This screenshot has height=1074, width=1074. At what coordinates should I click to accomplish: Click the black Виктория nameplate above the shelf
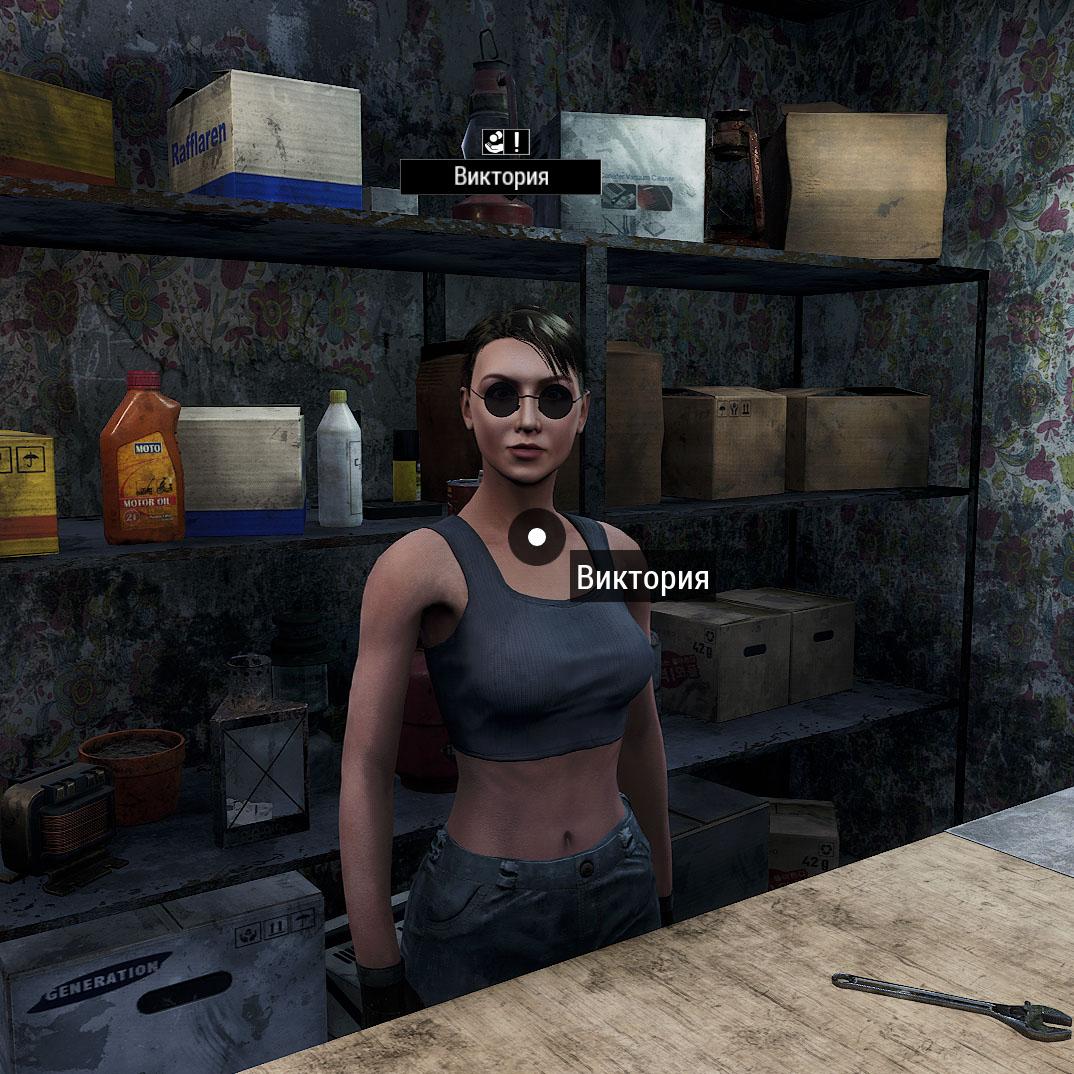(x=501, y=177)
